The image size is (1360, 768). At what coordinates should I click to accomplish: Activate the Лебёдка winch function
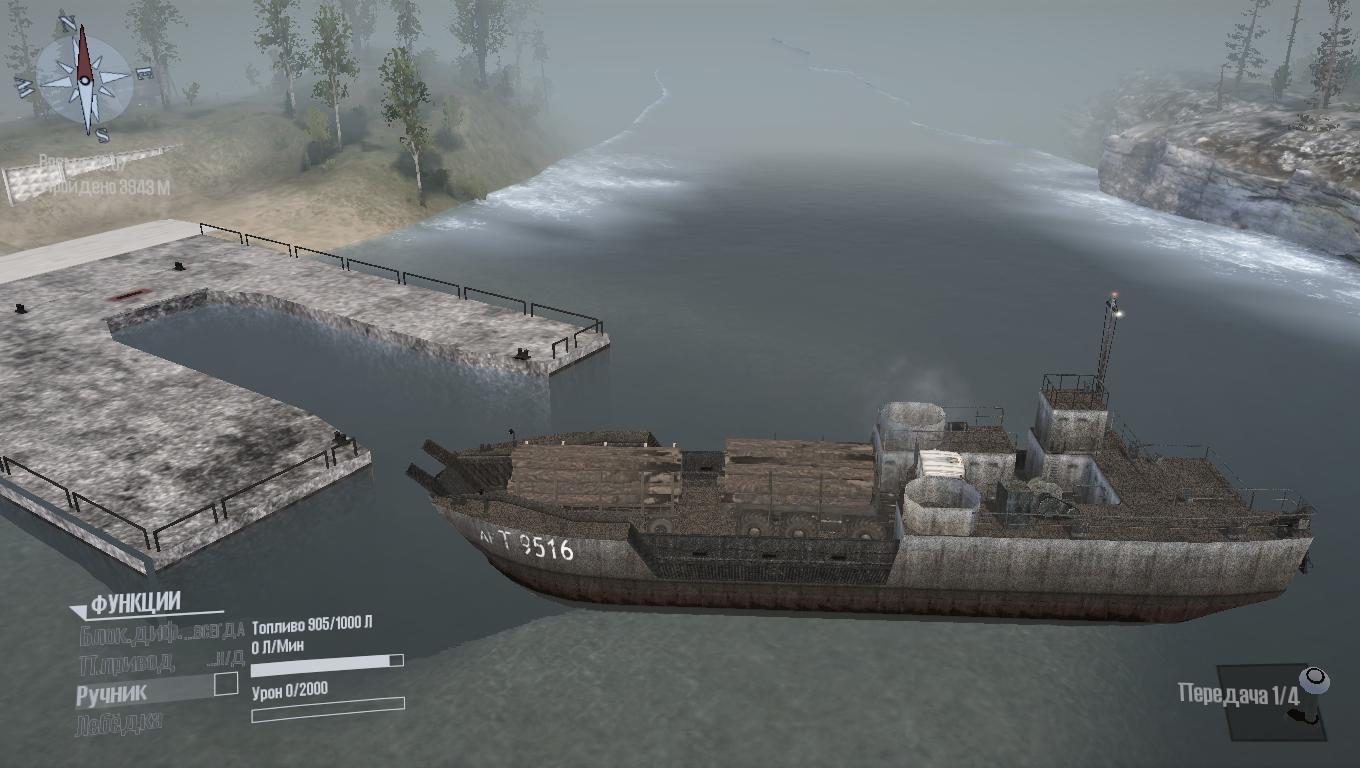click(x=118, y=722)
